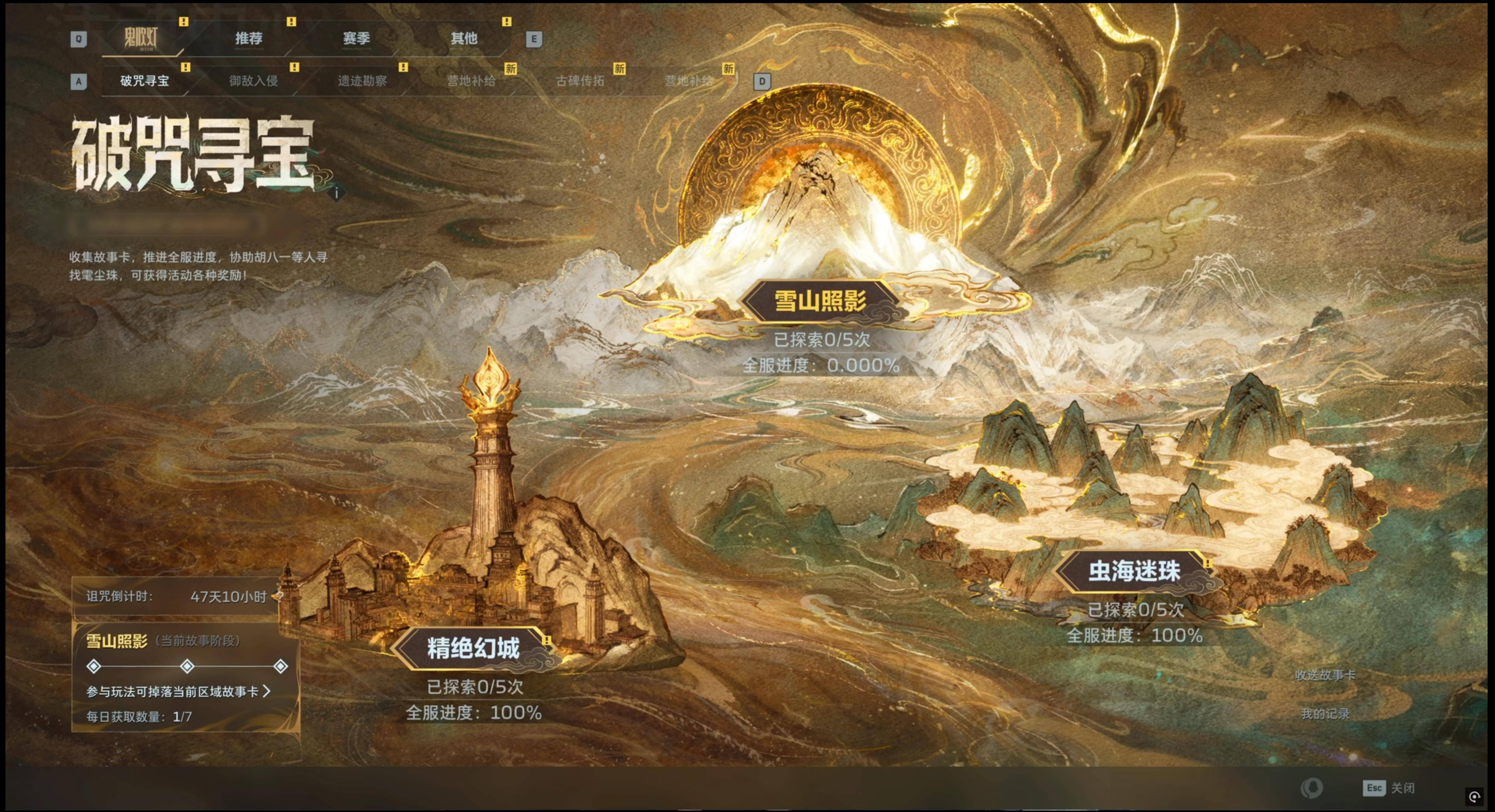Select the 其他 top tab
Viewport: 1495px width, 812px height.
tap(464, 38)
